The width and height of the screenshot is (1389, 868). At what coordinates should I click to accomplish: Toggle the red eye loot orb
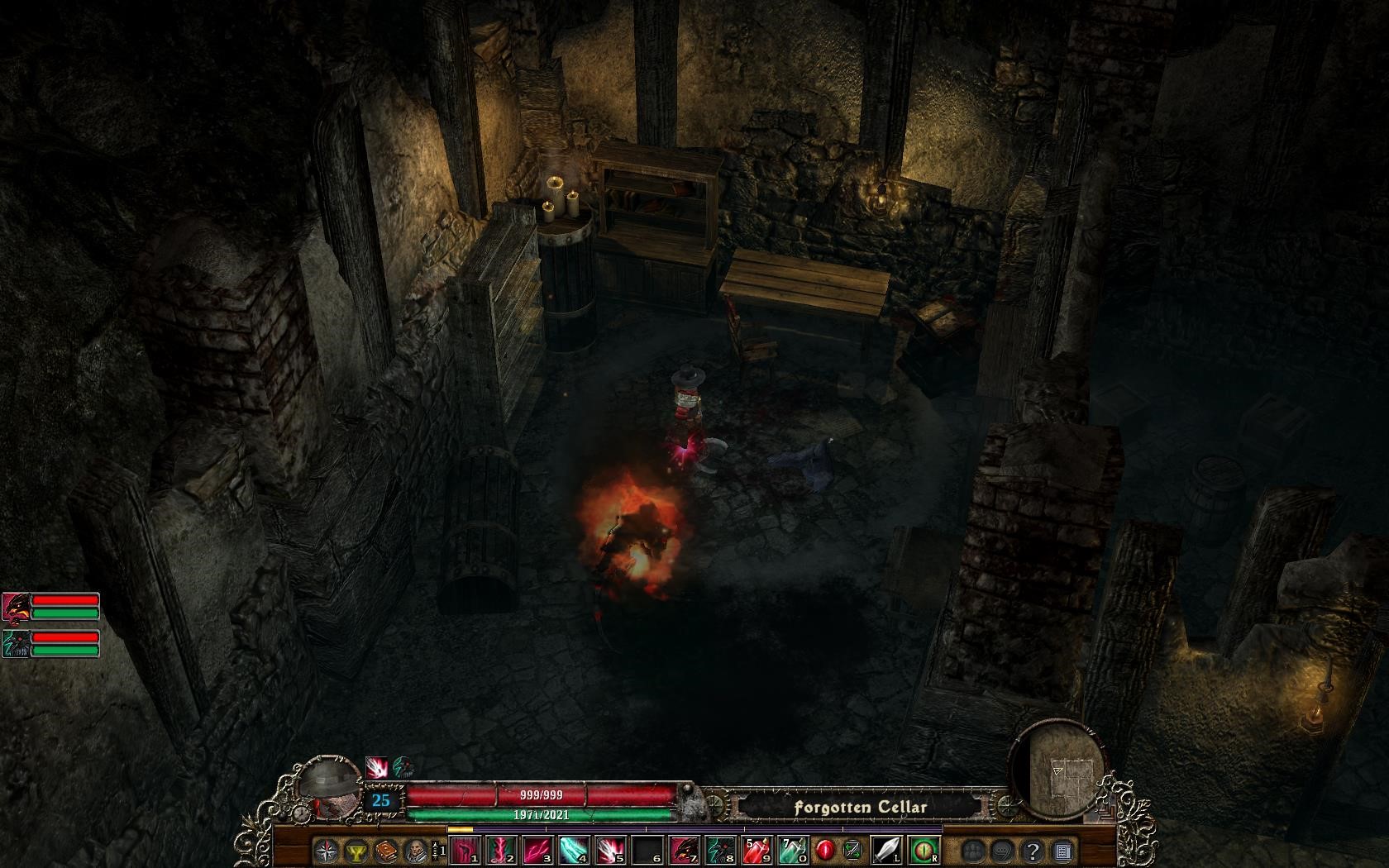[825, 851]
